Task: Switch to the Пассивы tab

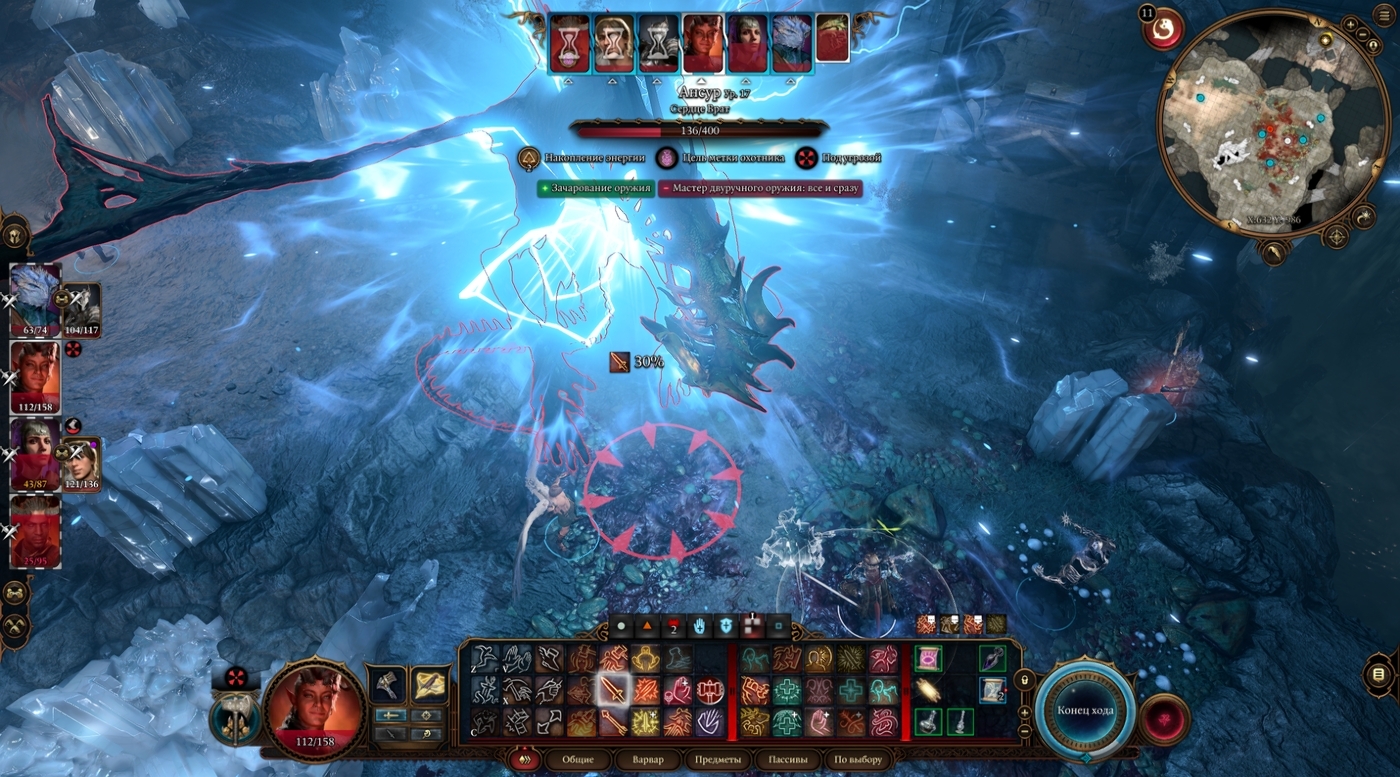Action: coord(787,760)
